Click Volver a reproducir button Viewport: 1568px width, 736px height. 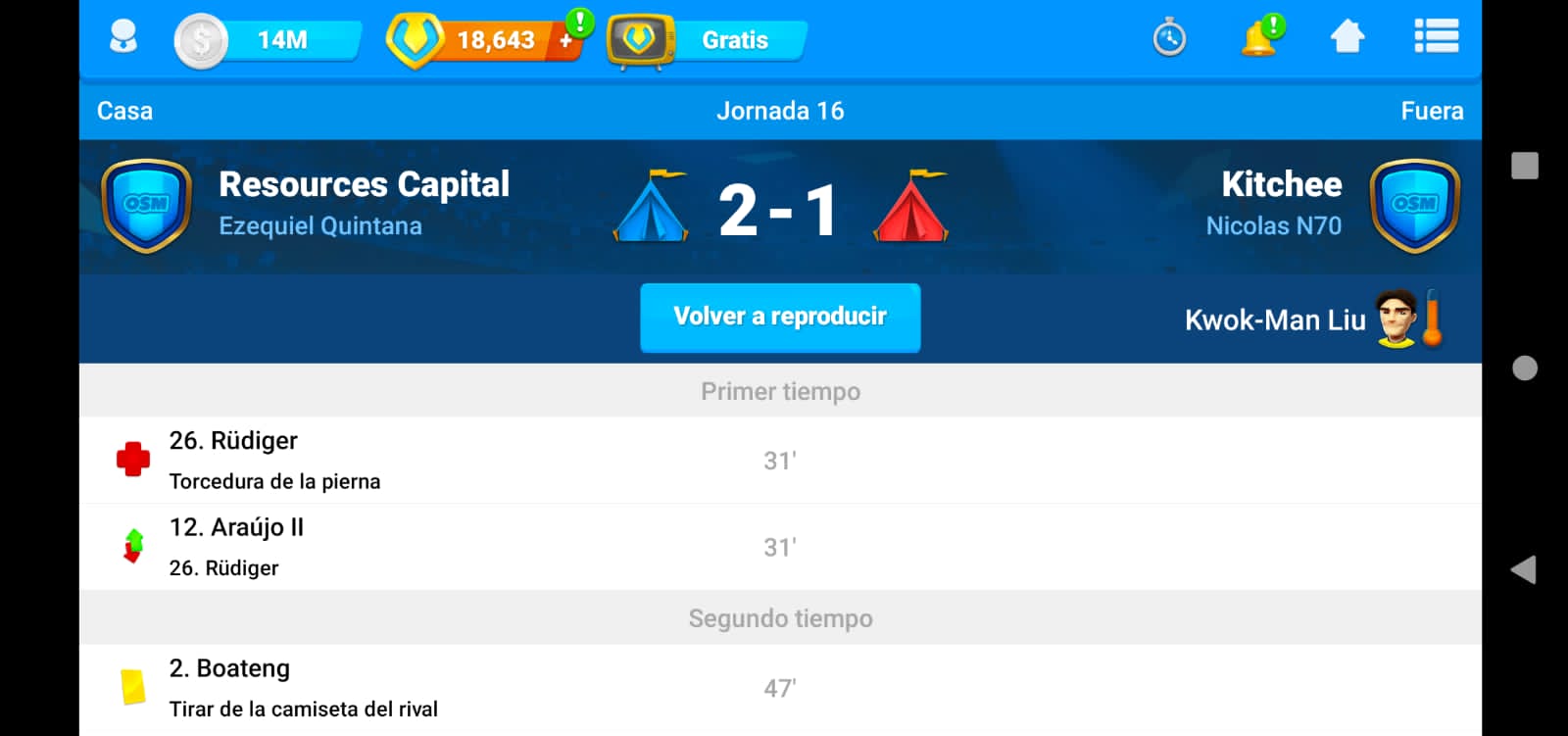click(780, 318)
